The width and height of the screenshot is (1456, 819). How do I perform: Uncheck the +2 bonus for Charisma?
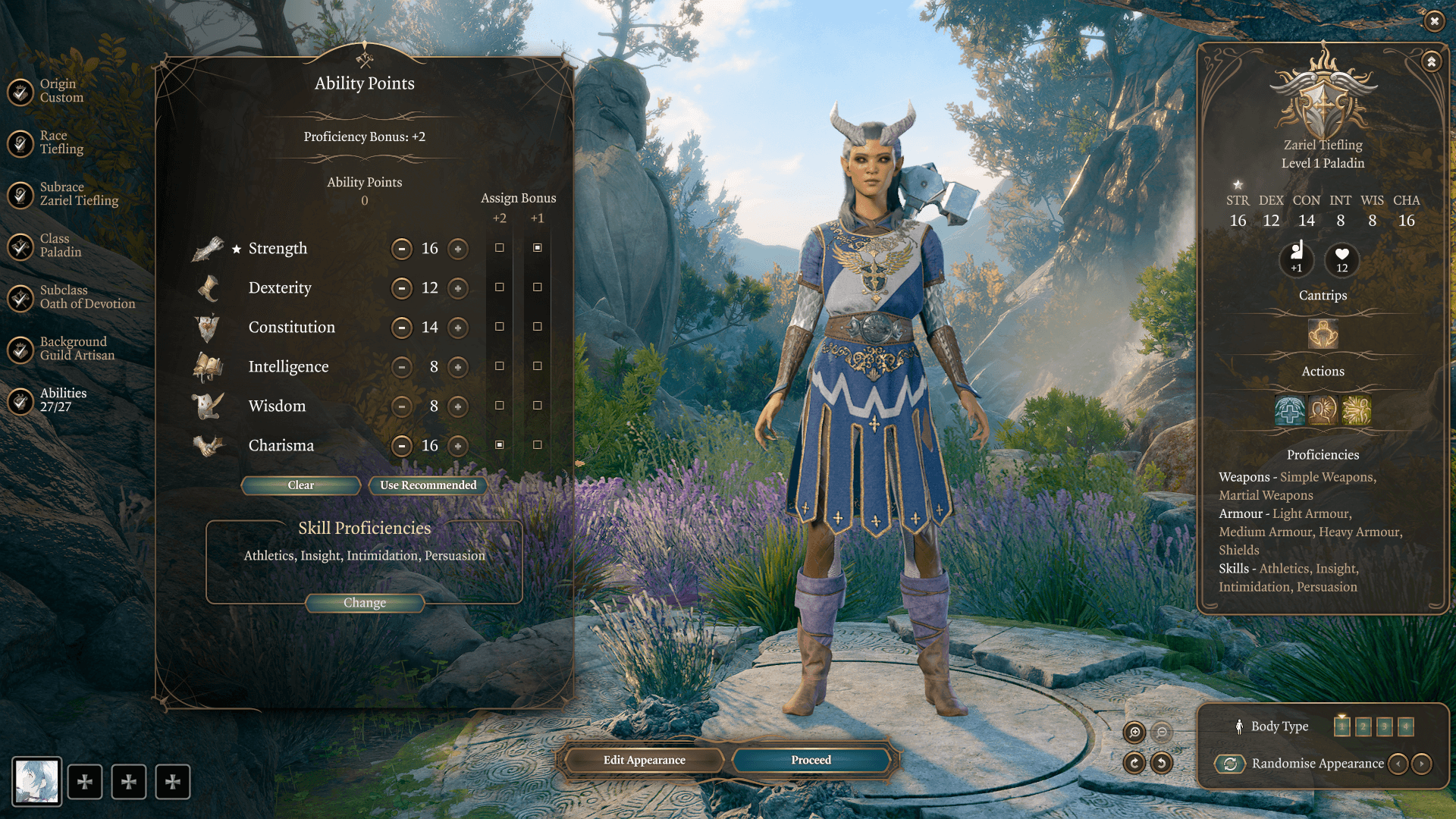pyautogui.click(x=498, y=446)
